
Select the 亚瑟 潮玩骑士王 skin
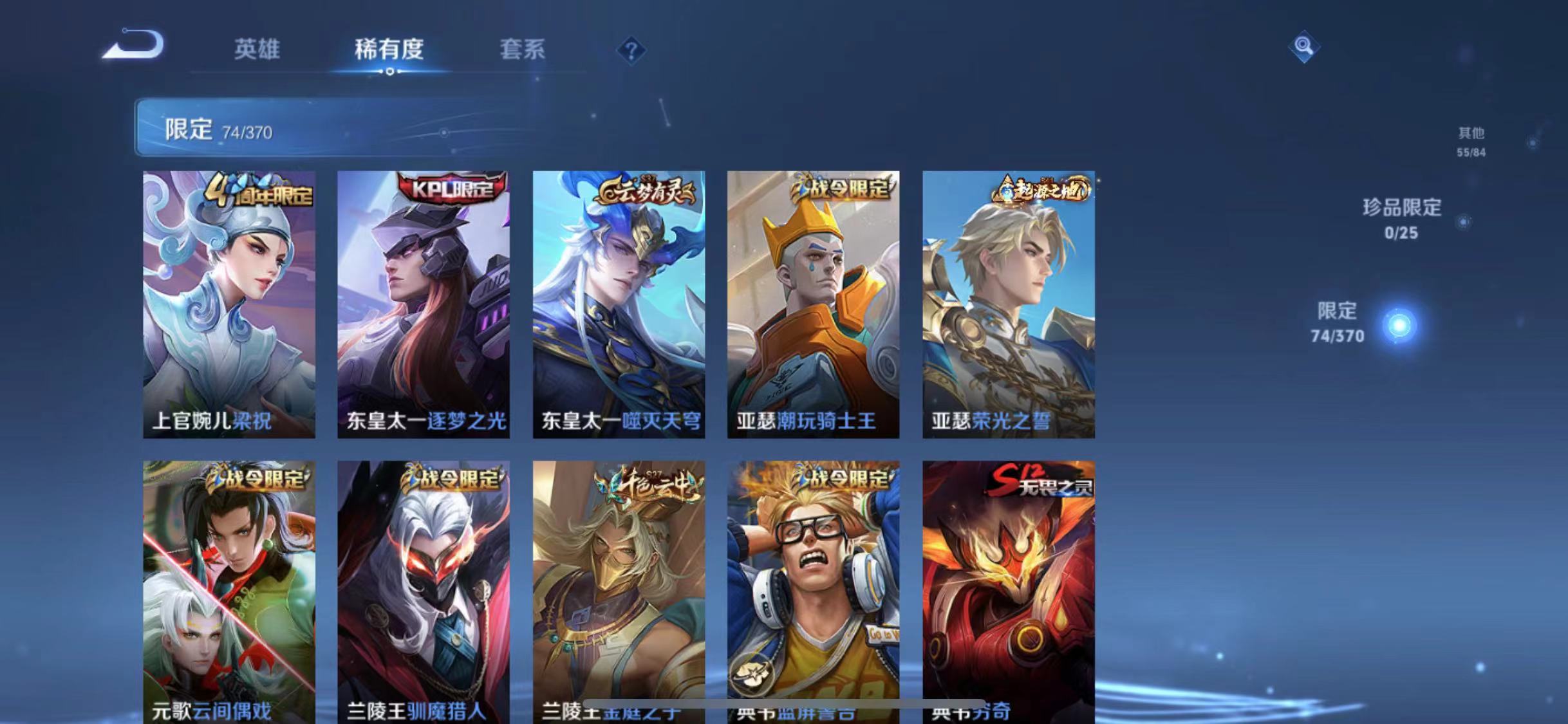pyautogui.click(x=815, y=302)
